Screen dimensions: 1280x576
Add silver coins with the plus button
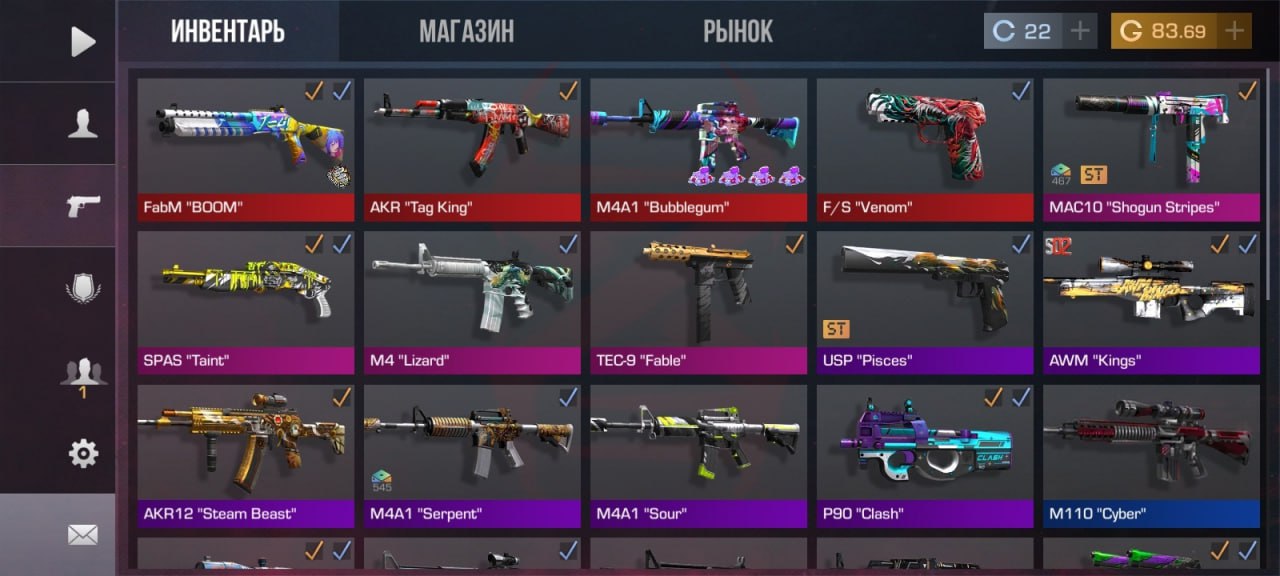pyautogui.click(x=1079, y=31)
